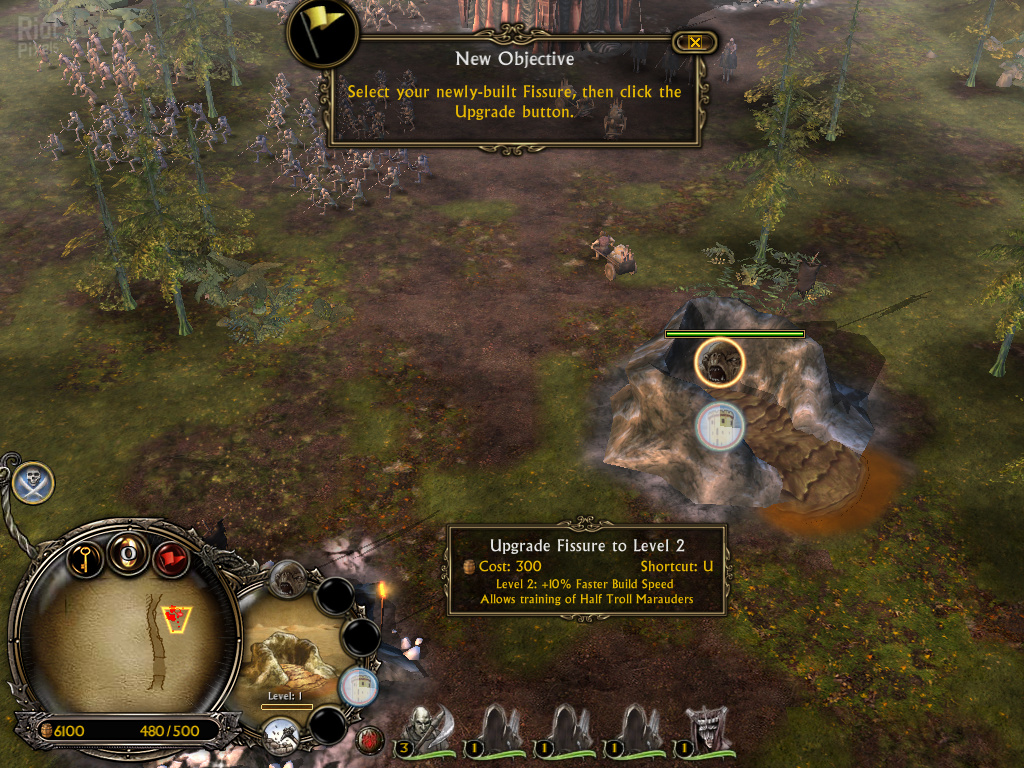
Task: Select the orc hero with scythe portrait
Action: click(424, 731)
